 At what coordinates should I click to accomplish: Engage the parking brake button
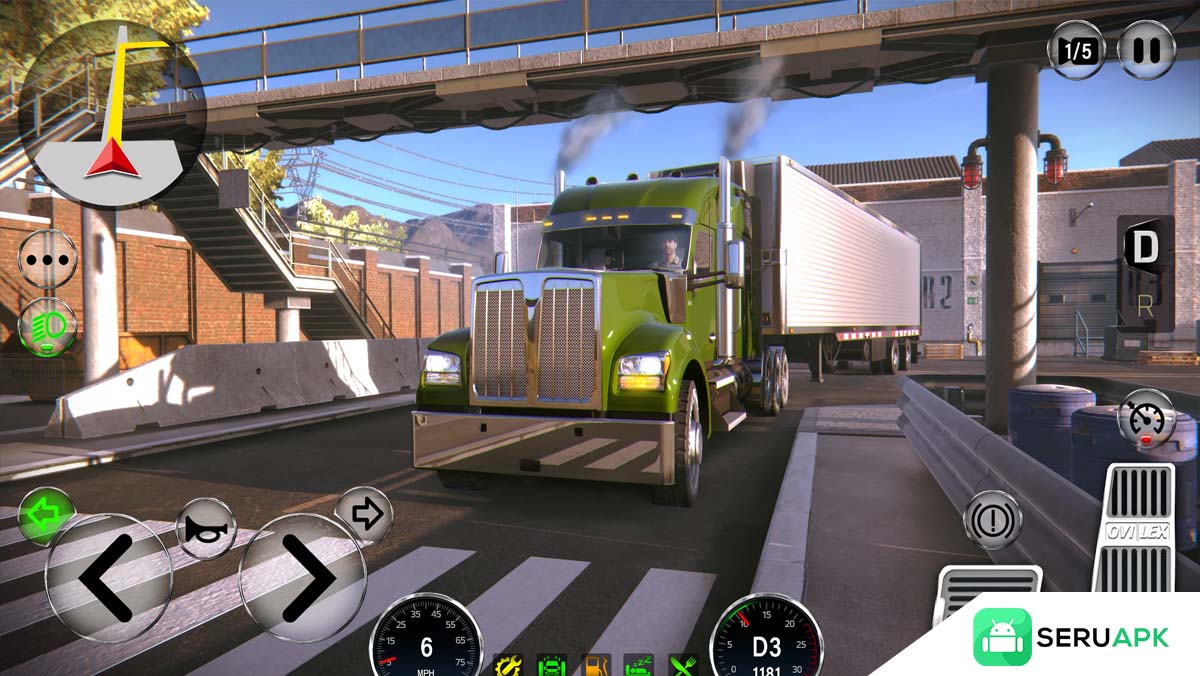(992, 520)
